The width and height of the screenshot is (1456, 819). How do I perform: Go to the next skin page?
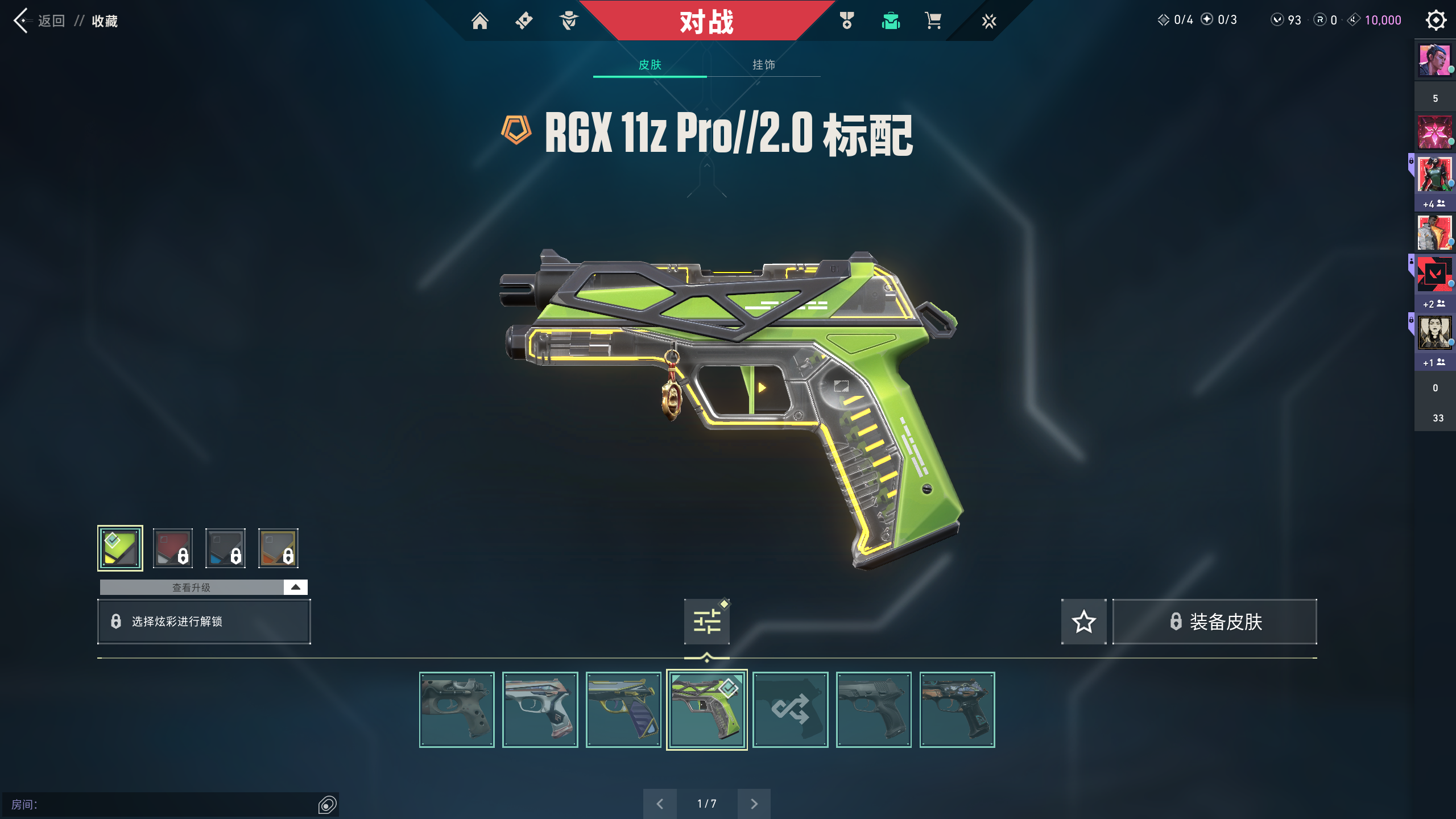(x=754, y=804)
